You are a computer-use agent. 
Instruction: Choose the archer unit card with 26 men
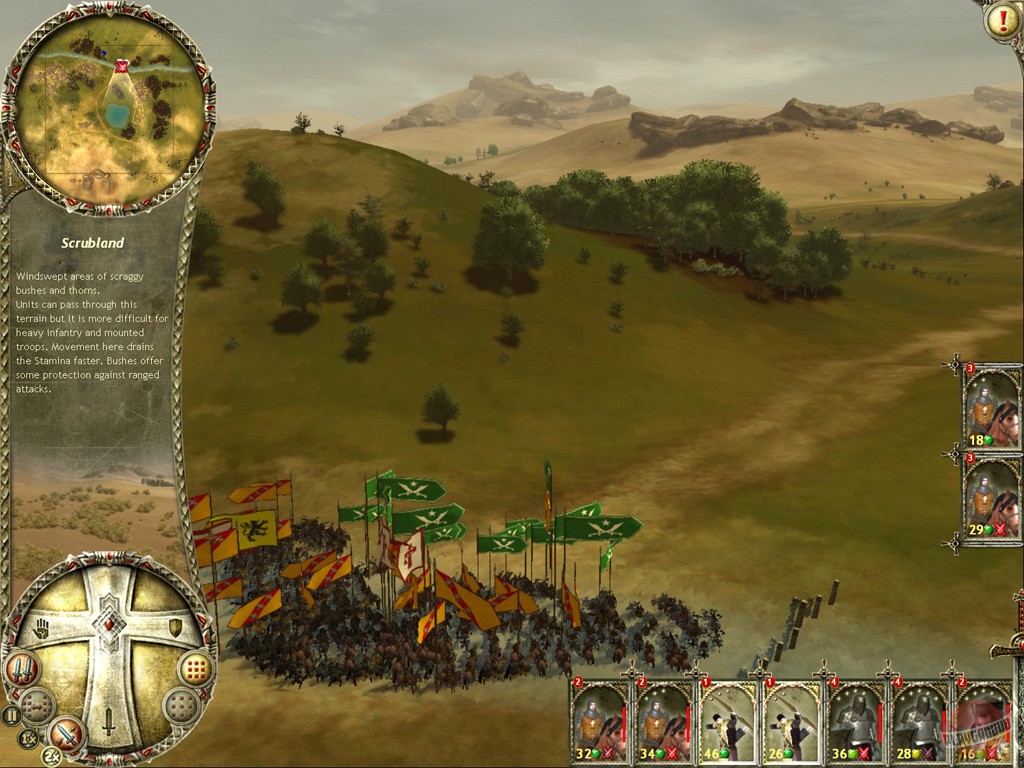(792, 722)
